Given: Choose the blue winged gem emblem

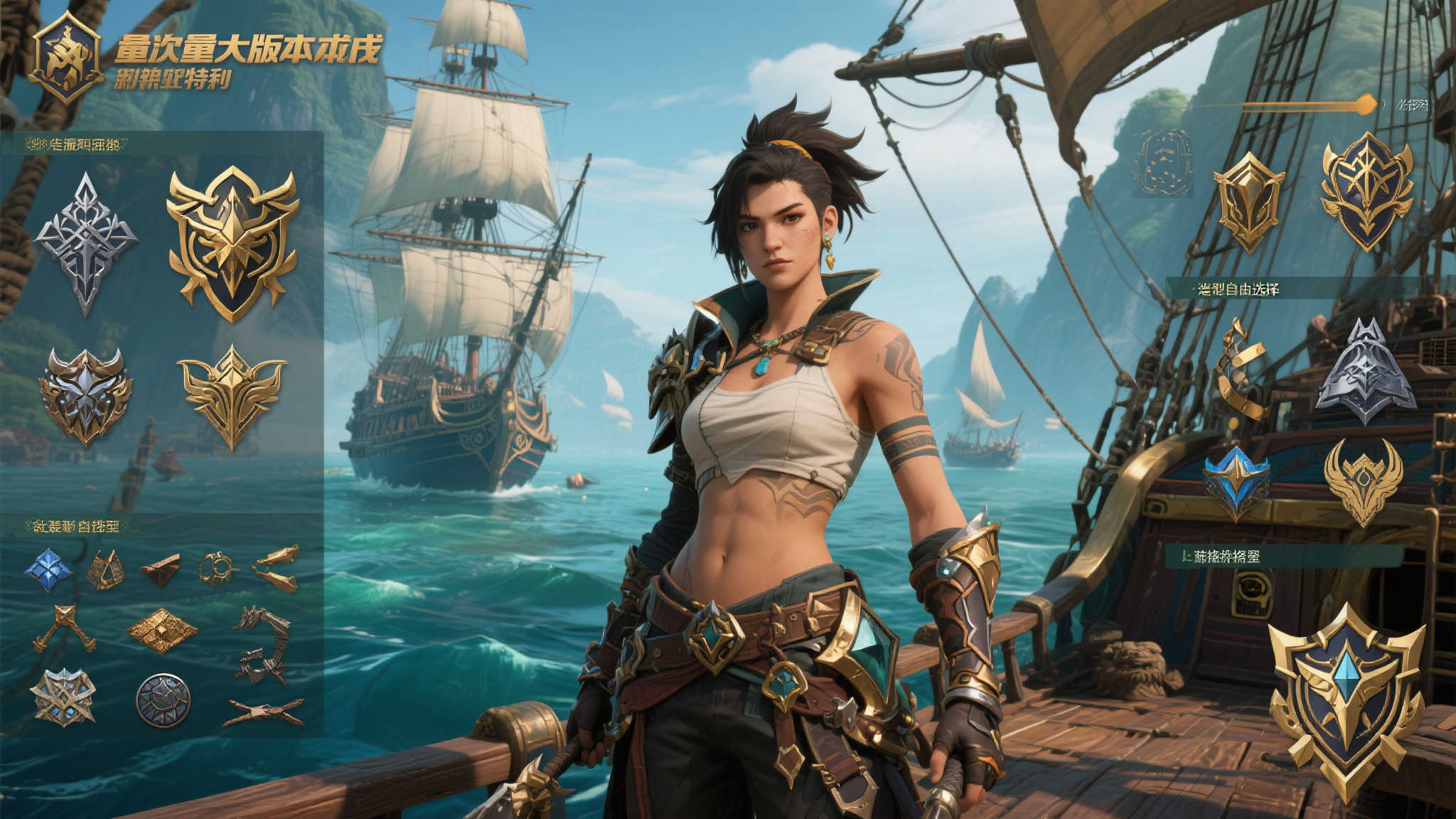Looking at the screenshot, I should tap(1236, 482).
